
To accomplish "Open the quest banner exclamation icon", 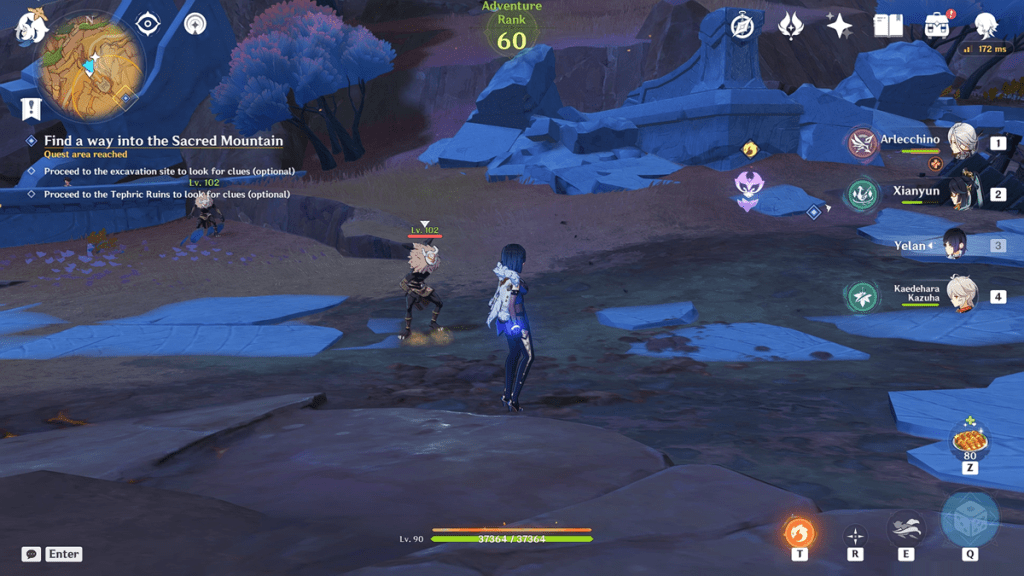I will [x=32, y=108].
